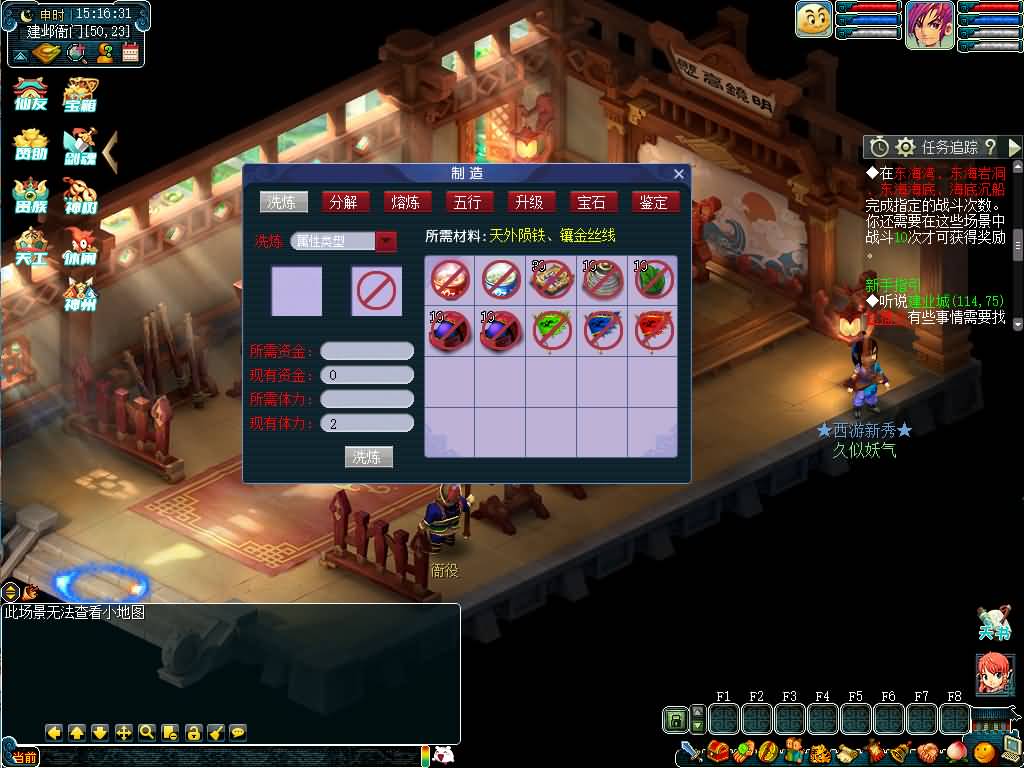Viewport: 1024px width, 768px height.
Task: Open the 仙友 friends menu icon
Action: [31, 95]
